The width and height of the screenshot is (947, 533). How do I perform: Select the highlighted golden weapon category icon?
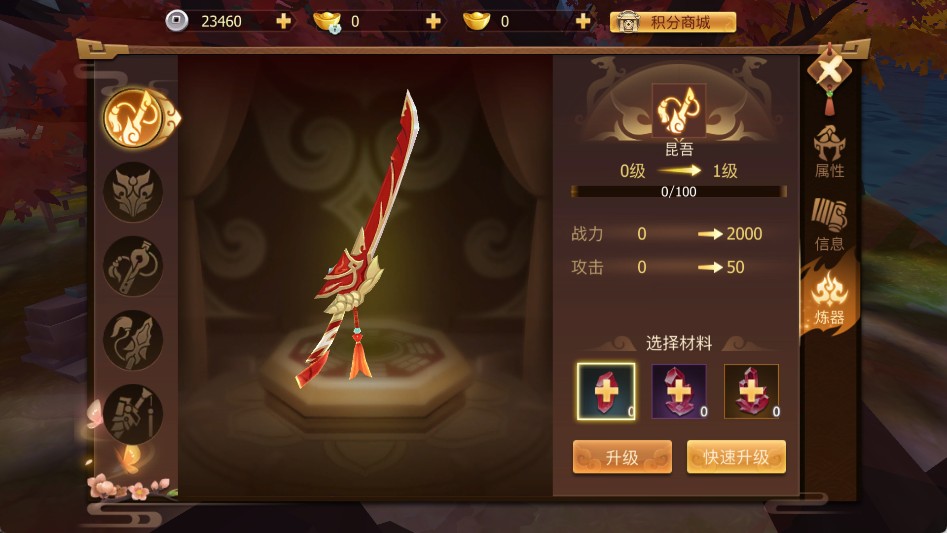[x=135, y=118]
